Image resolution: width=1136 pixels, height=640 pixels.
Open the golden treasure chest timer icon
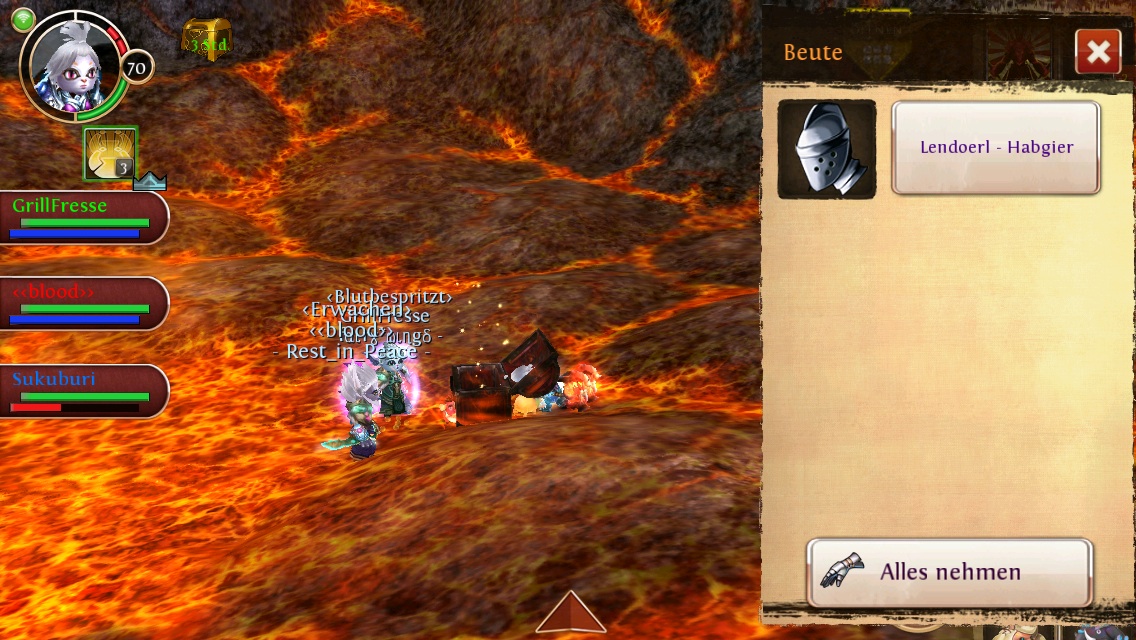tap(206, 41)
